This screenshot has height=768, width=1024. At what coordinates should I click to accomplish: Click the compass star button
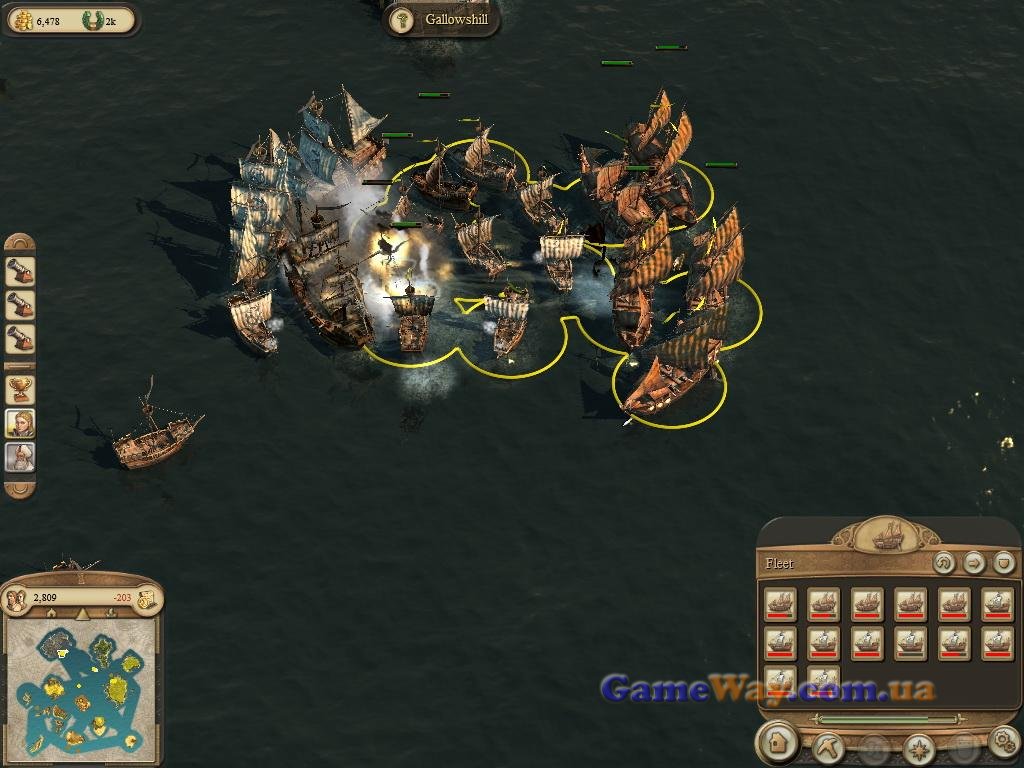click(918, 746)
